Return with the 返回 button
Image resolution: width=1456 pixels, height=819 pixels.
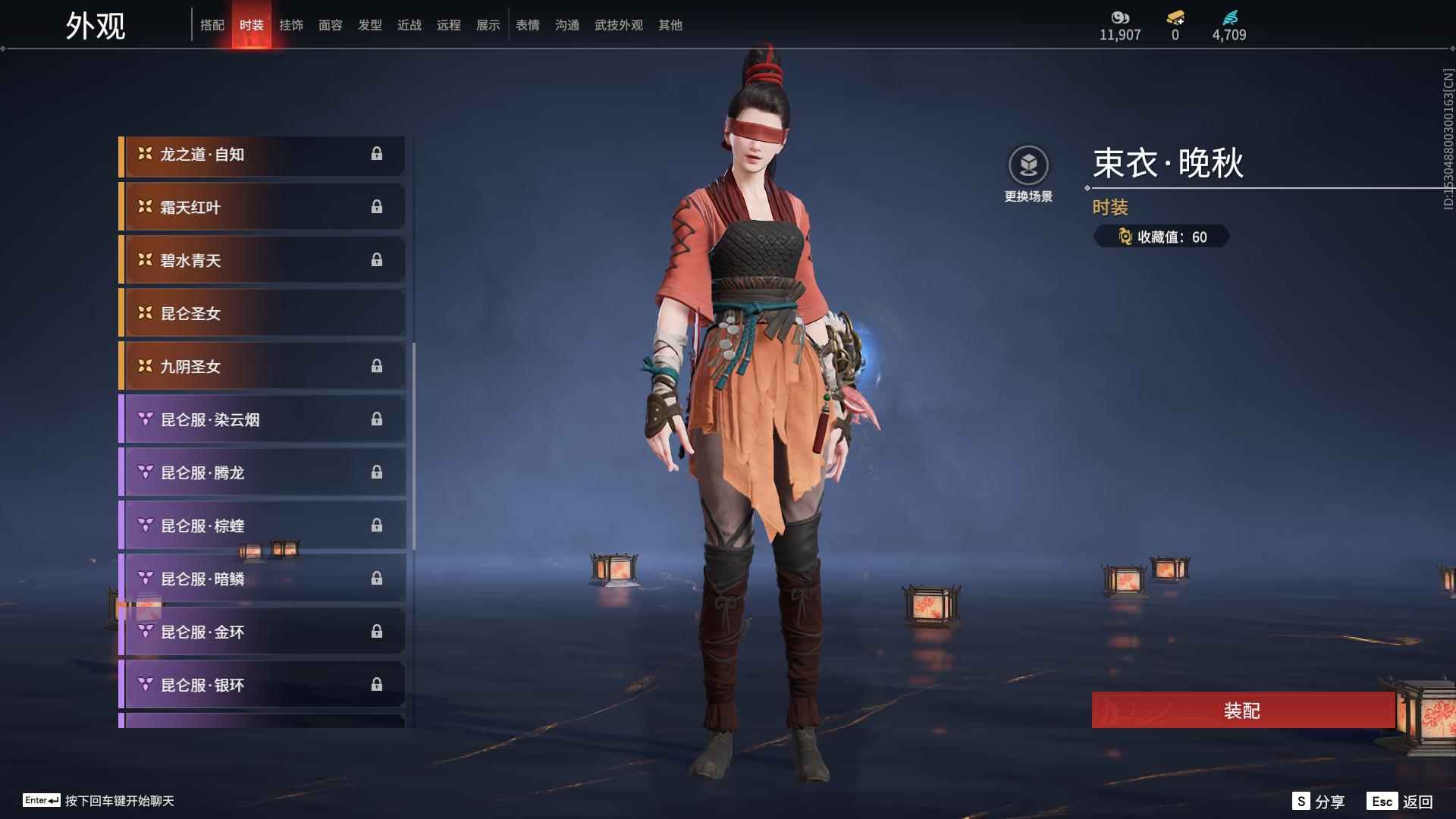(x=1401, y=802)
